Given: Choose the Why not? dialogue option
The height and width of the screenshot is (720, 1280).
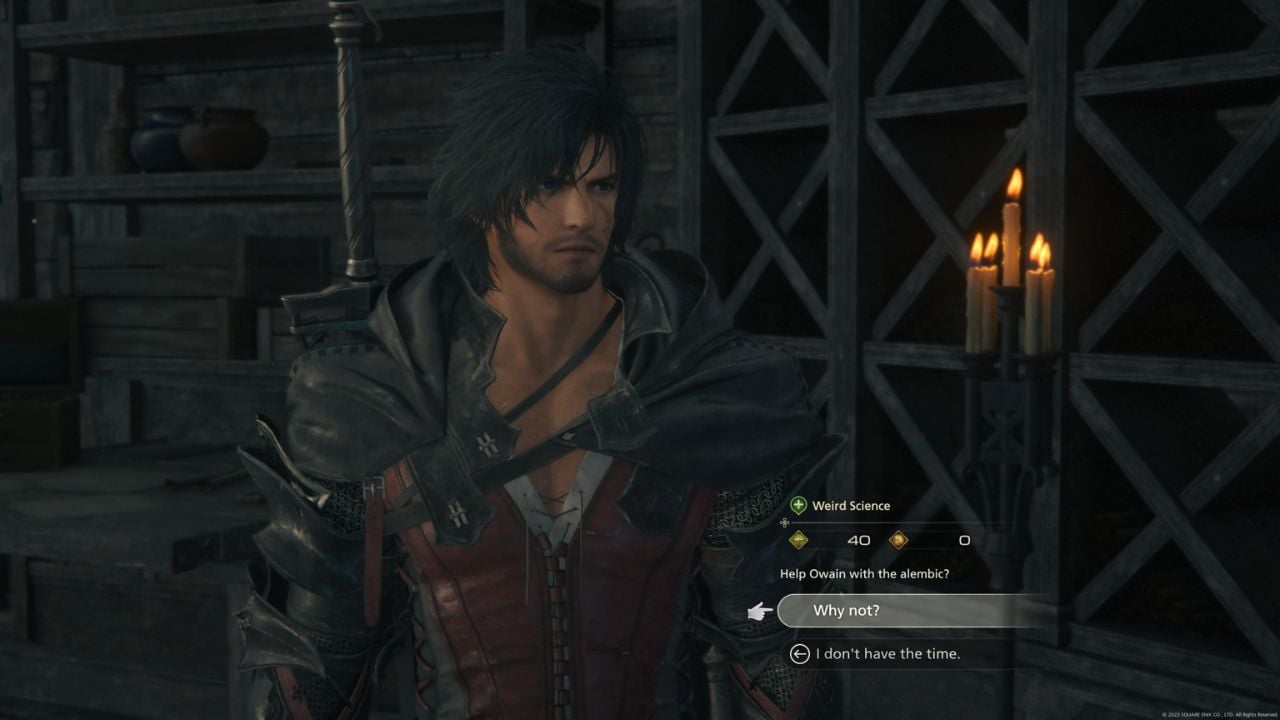Looking at the screenshot, I should pos(880,610).
